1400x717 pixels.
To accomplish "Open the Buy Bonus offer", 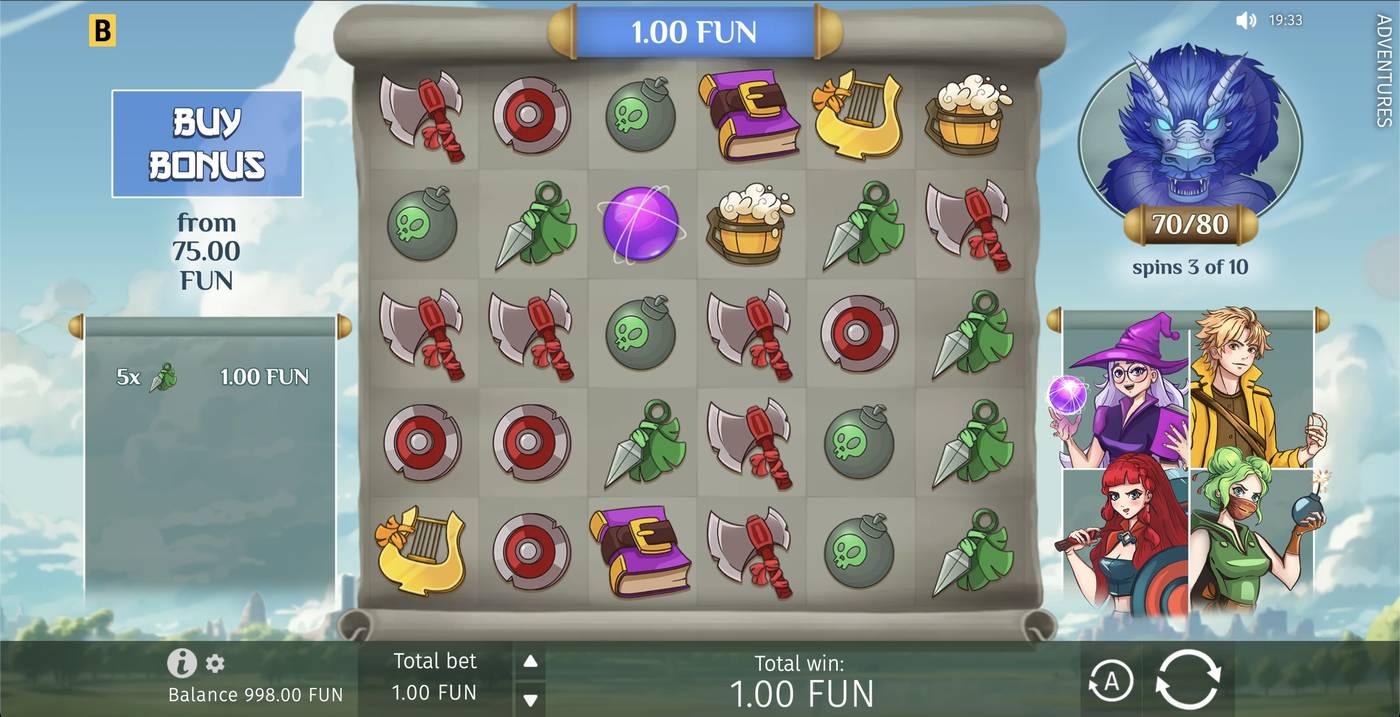I will (x=207, y=144).
